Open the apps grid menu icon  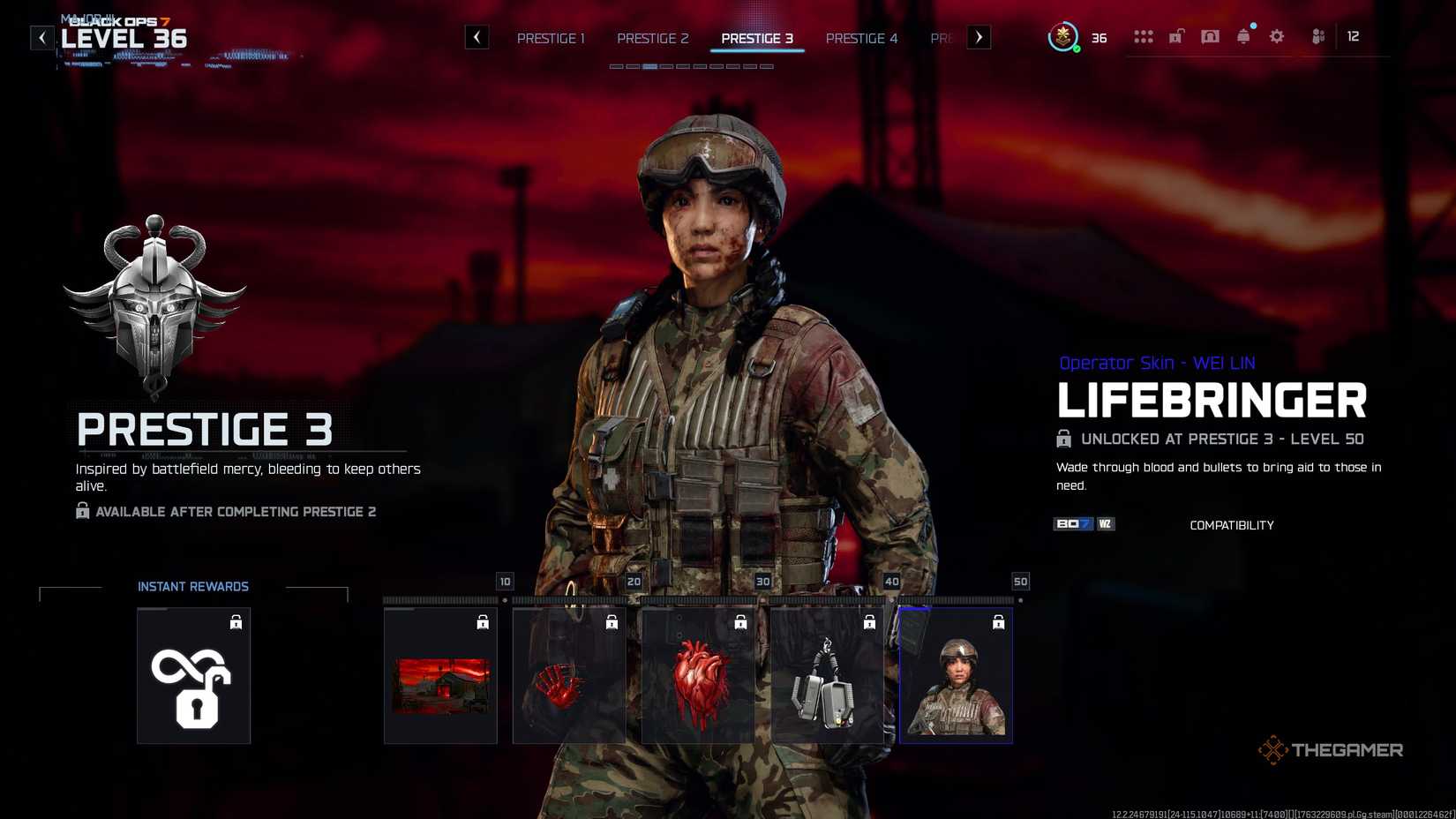(1145, 36)
